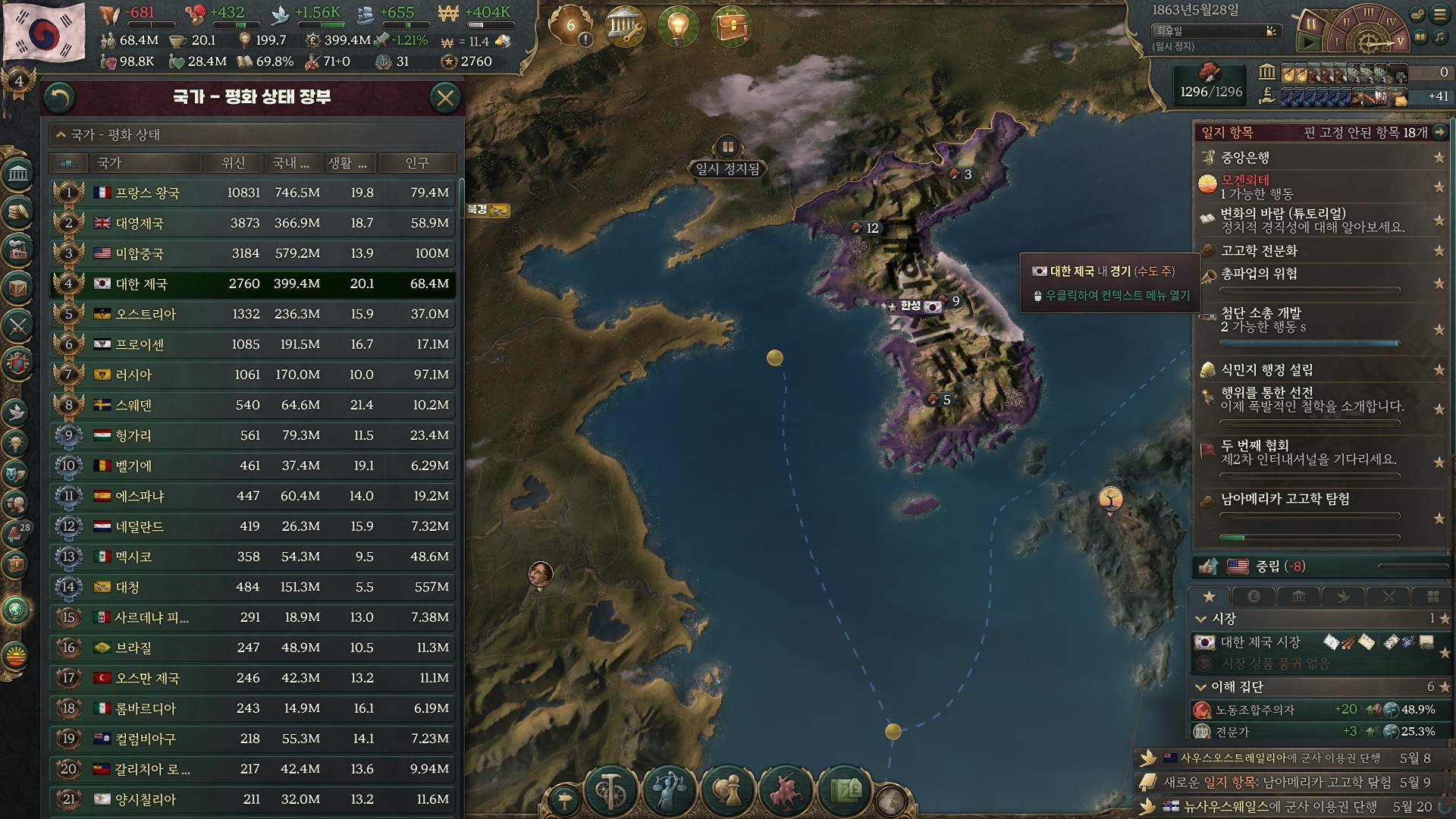This screenshot has width=1456, height=819.
Task: Open the 식민지 행정 설립 journal entry
Action: [1266, 370]
